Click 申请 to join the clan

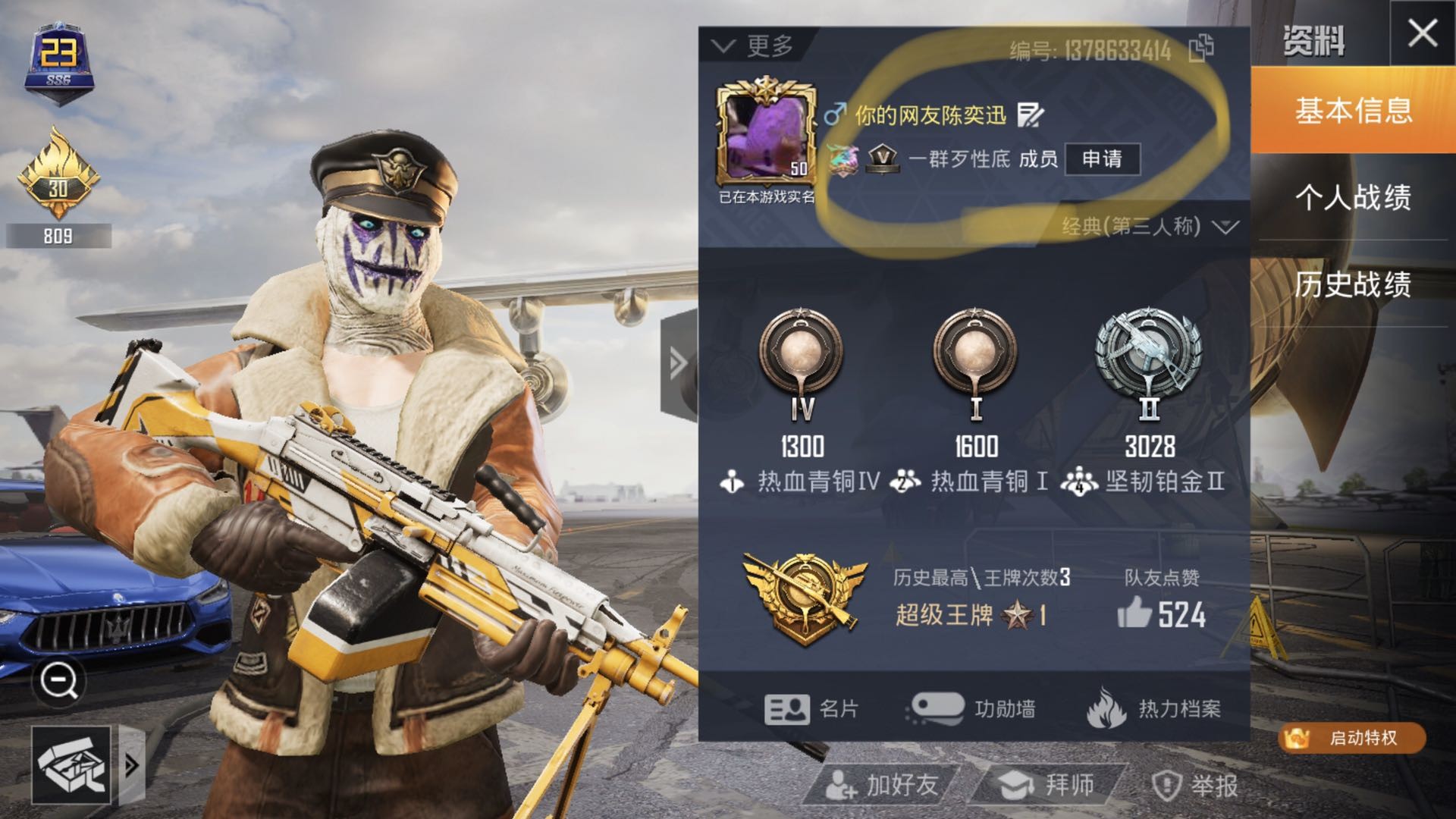coord(1102,158)
